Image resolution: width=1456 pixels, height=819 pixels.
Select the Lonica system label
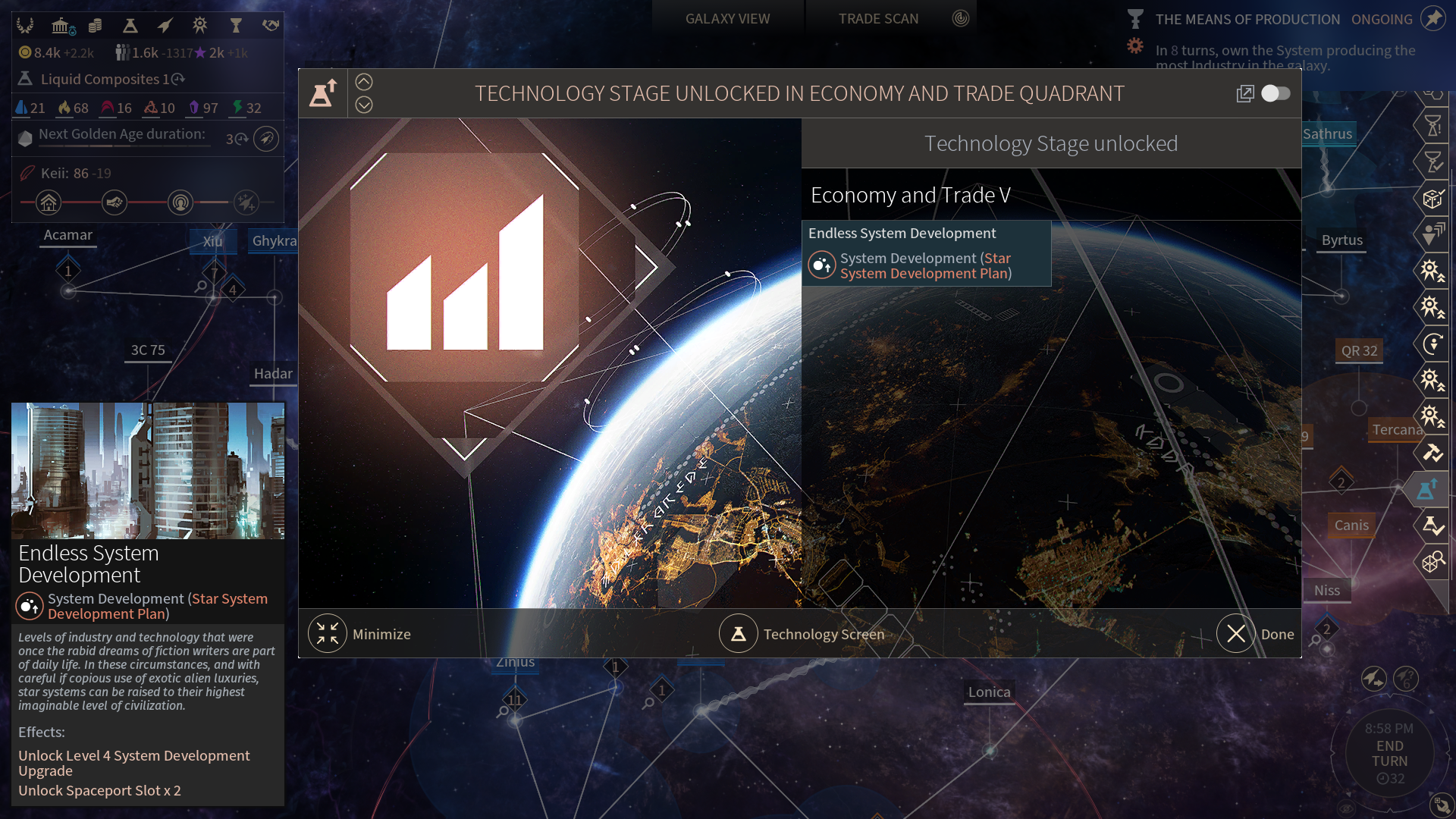[x=989, y=692]
